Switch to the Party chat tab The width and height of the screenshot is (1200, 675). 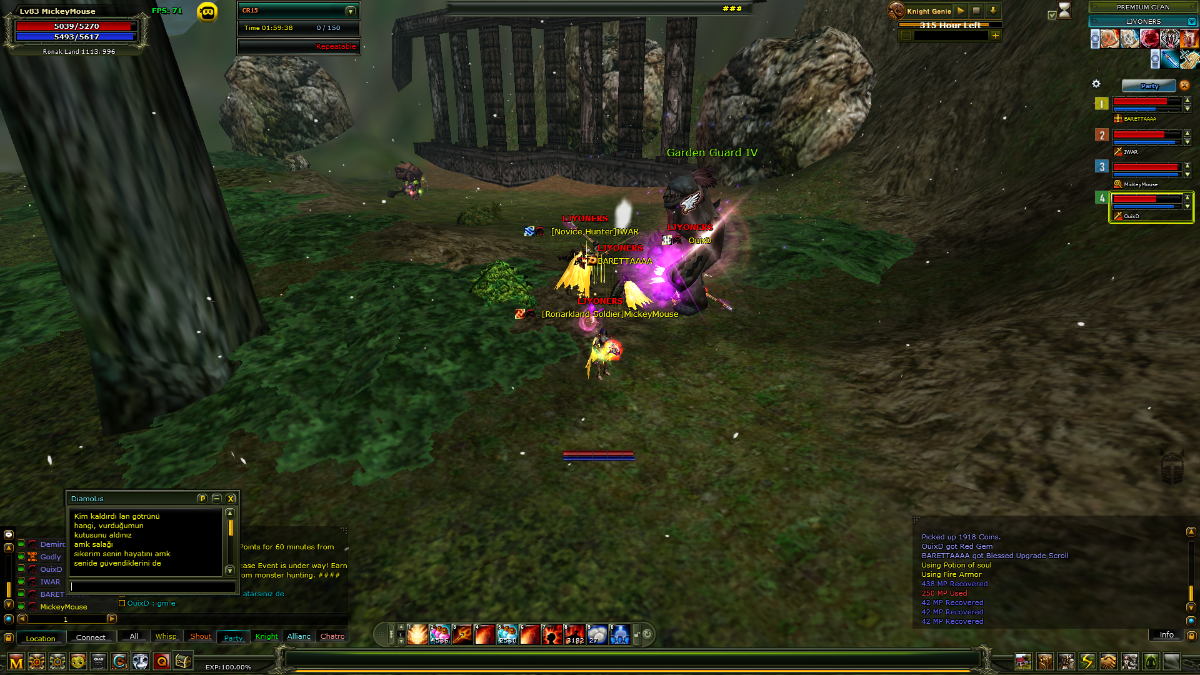(233, 637)
